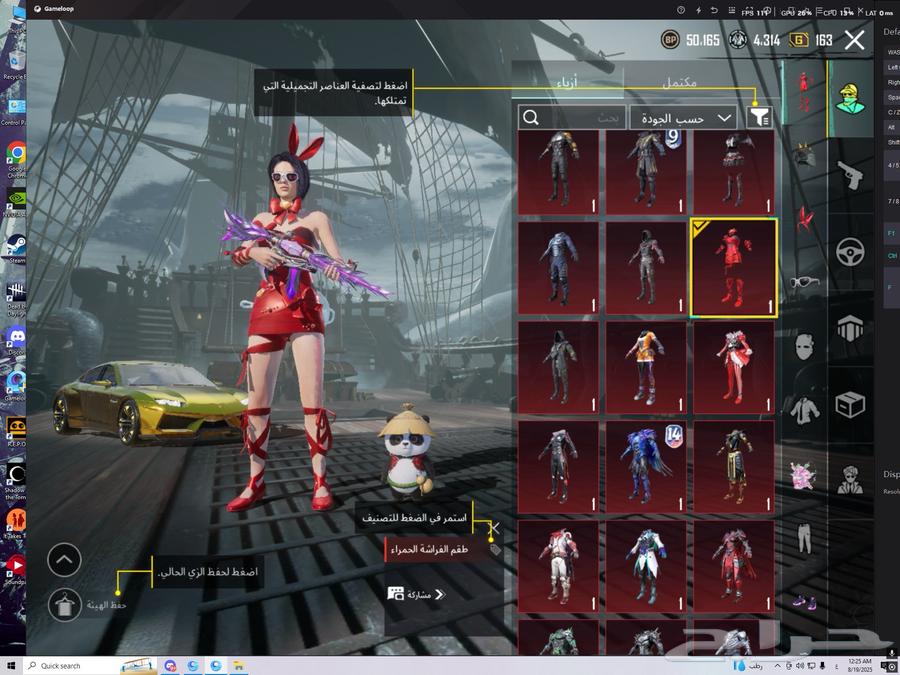
Task: Select the pants subcategory
Action: point(804,539)
